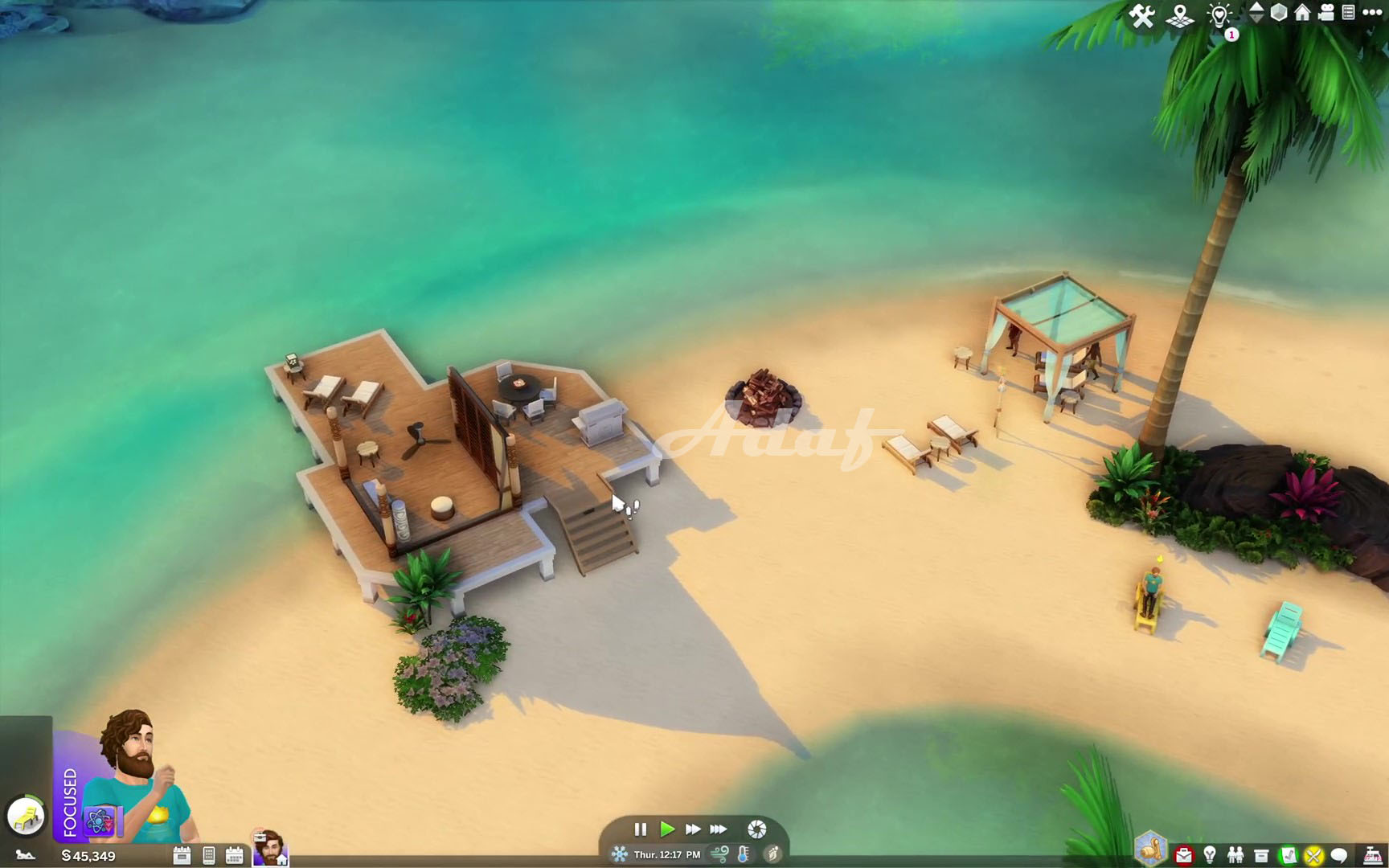Pause the game with the pause button
Image resolution: width=1389 pixels, height=868 pixels.
tap(641, 830)
